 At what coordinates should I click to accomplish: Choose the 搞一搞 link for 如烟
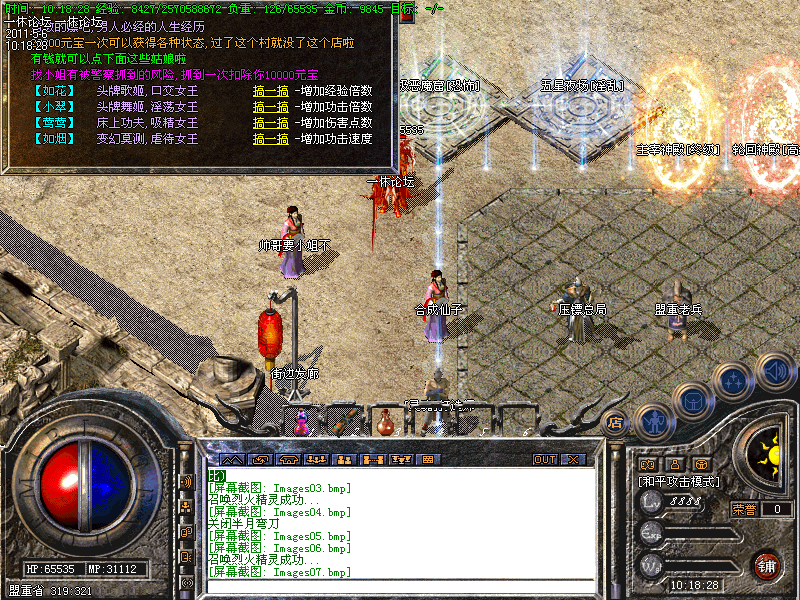pyautogui.click(x=271, y=138)
